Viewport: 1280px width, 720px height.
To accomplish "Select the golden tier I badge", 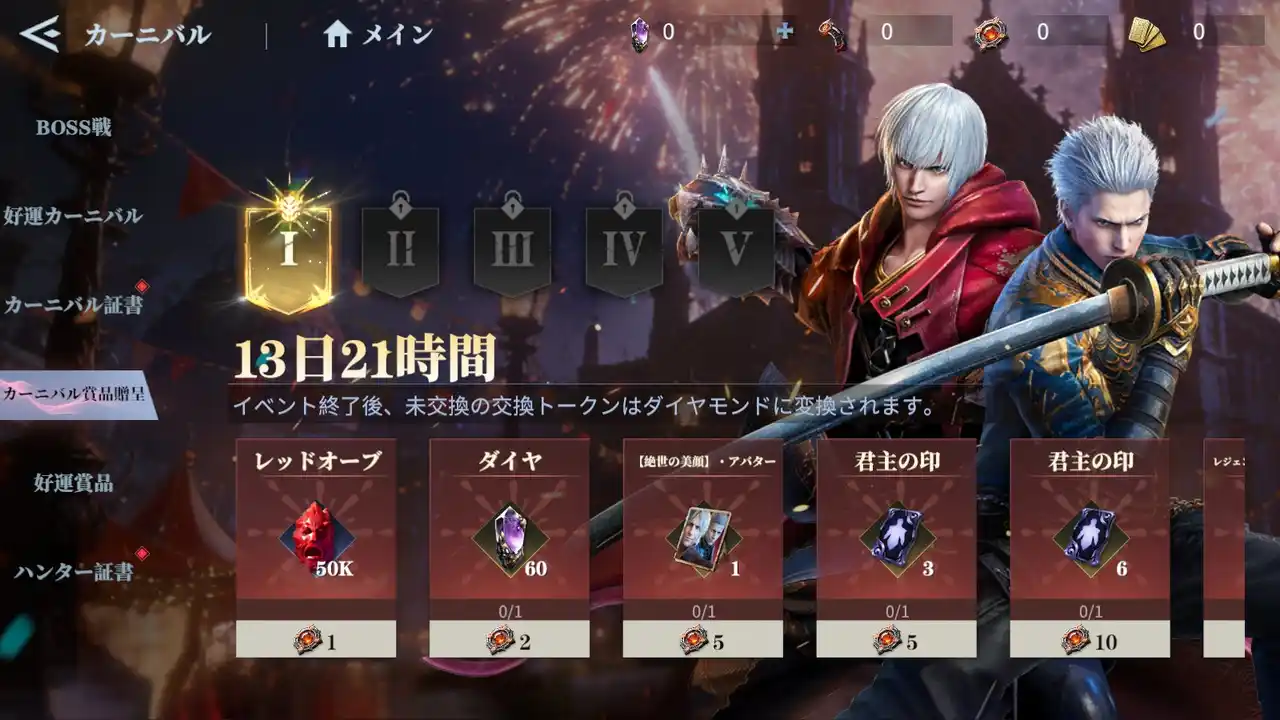I will [288, 247].
